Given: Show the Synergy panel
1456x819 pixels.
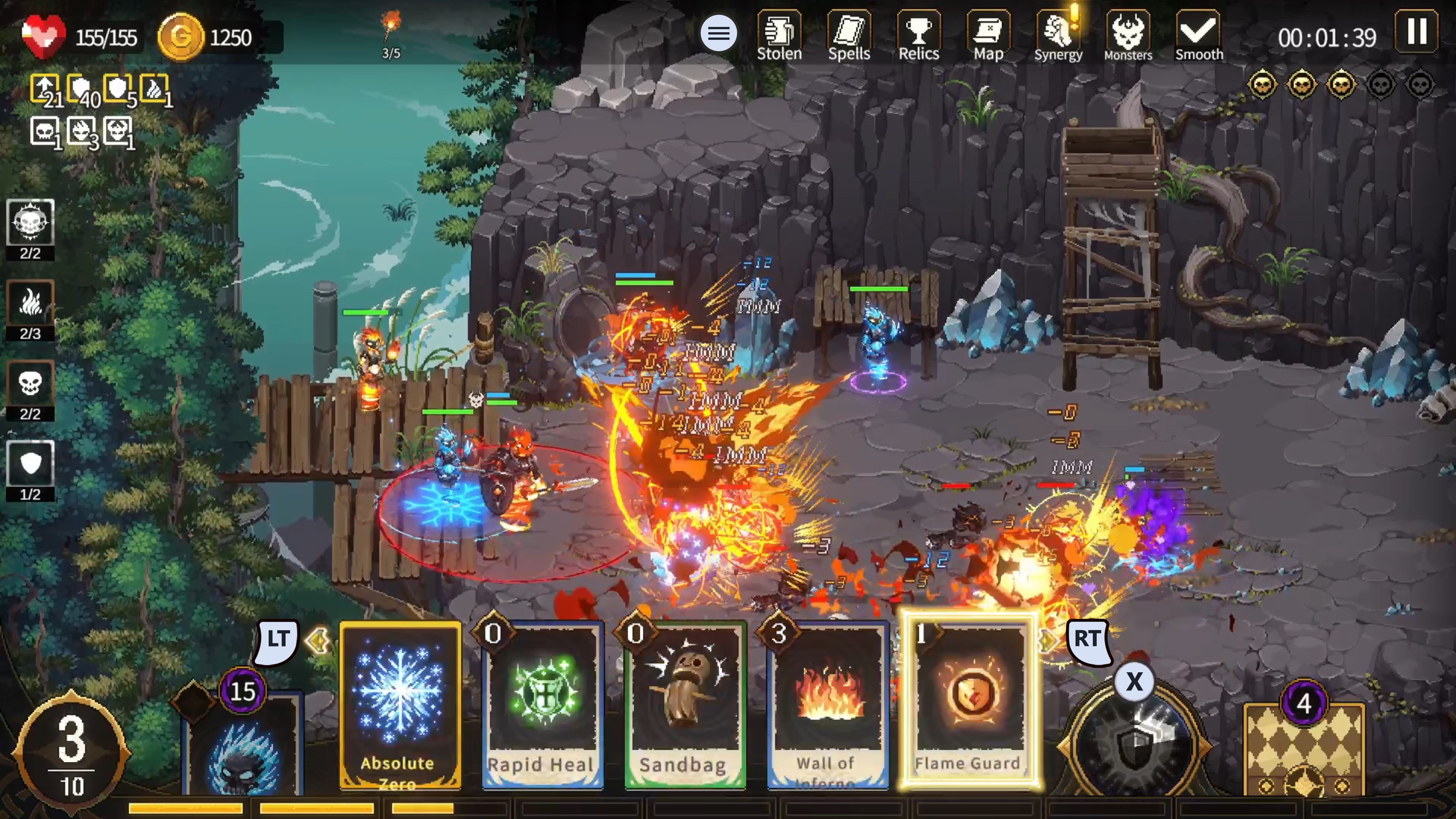Looking at the screenshot, I should (1058, 35).
